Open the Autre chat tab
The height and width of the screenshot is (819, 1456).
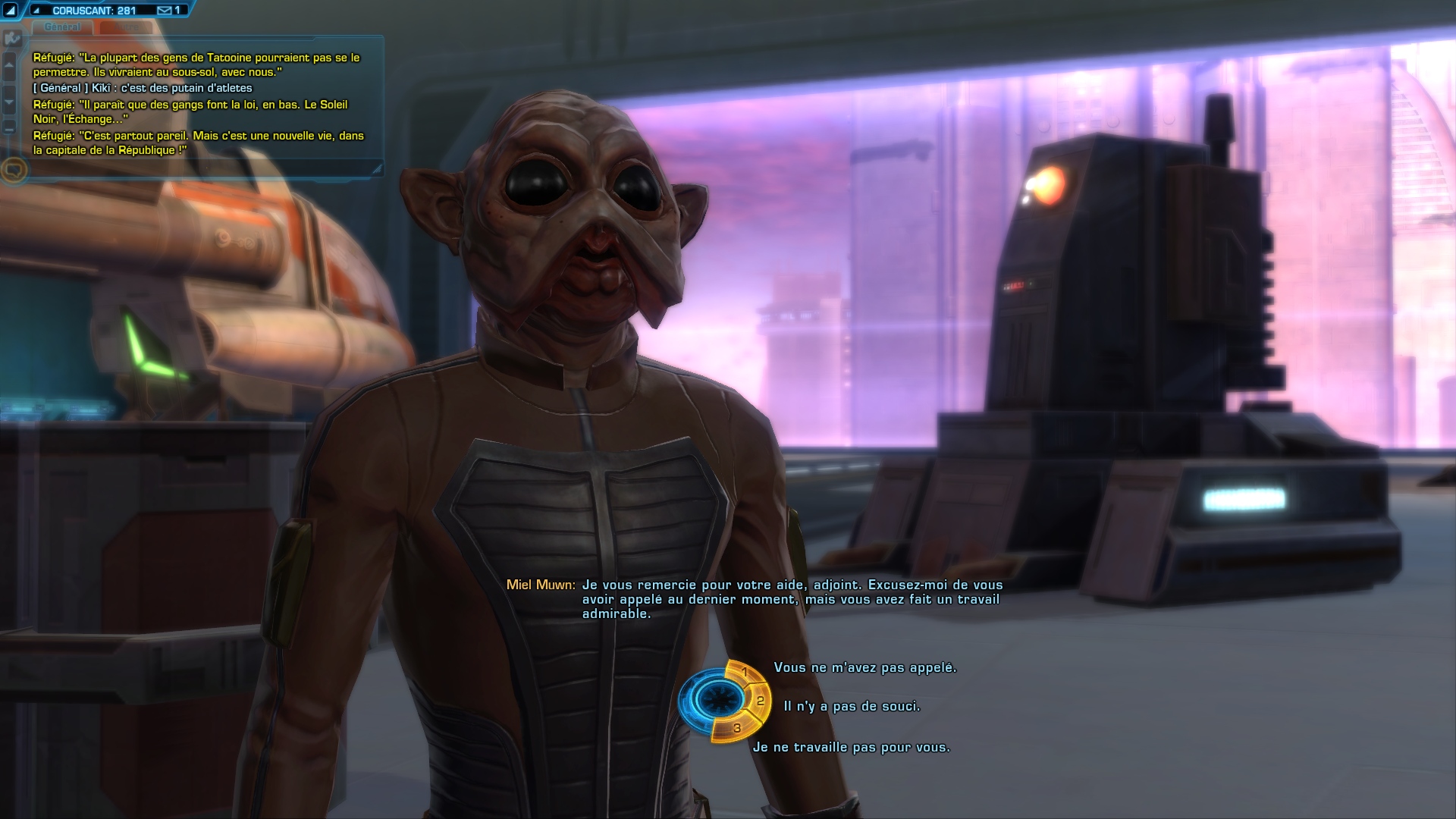[126, 27]
